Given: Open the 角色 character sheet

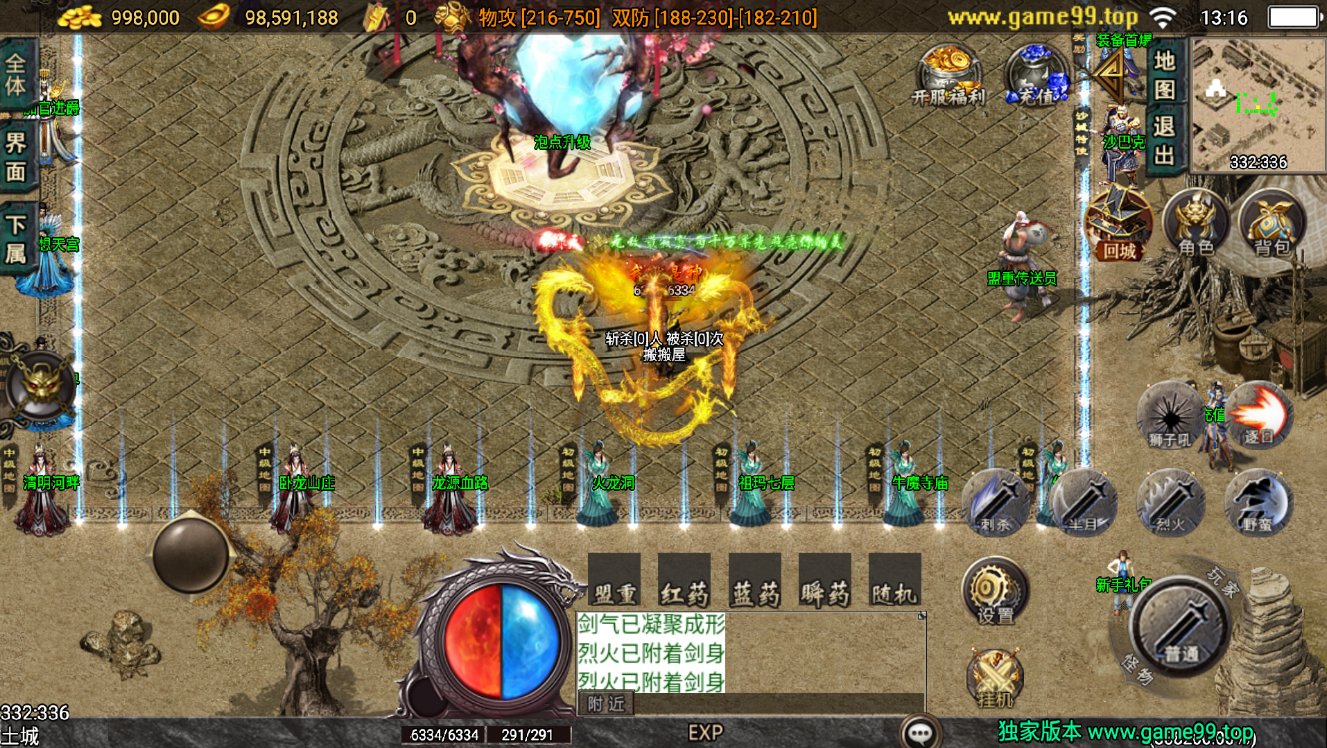Looking at the screenshot, I should tap(1196, 223).
